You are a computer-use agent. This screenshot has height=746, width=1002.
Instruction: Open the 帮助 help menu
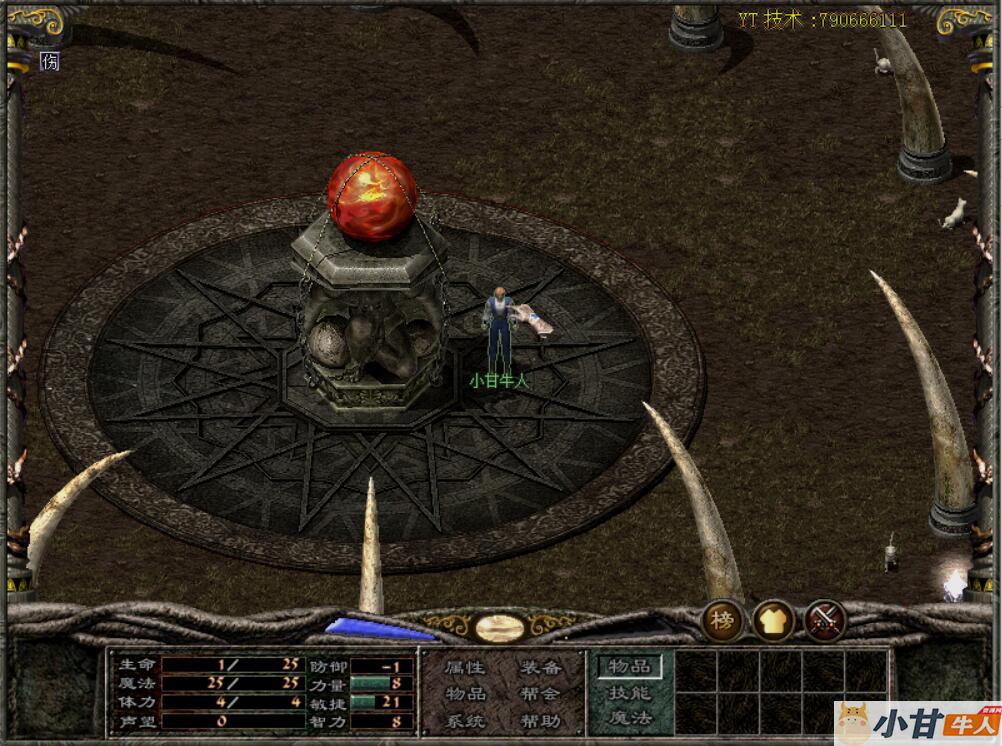point(540,720)
